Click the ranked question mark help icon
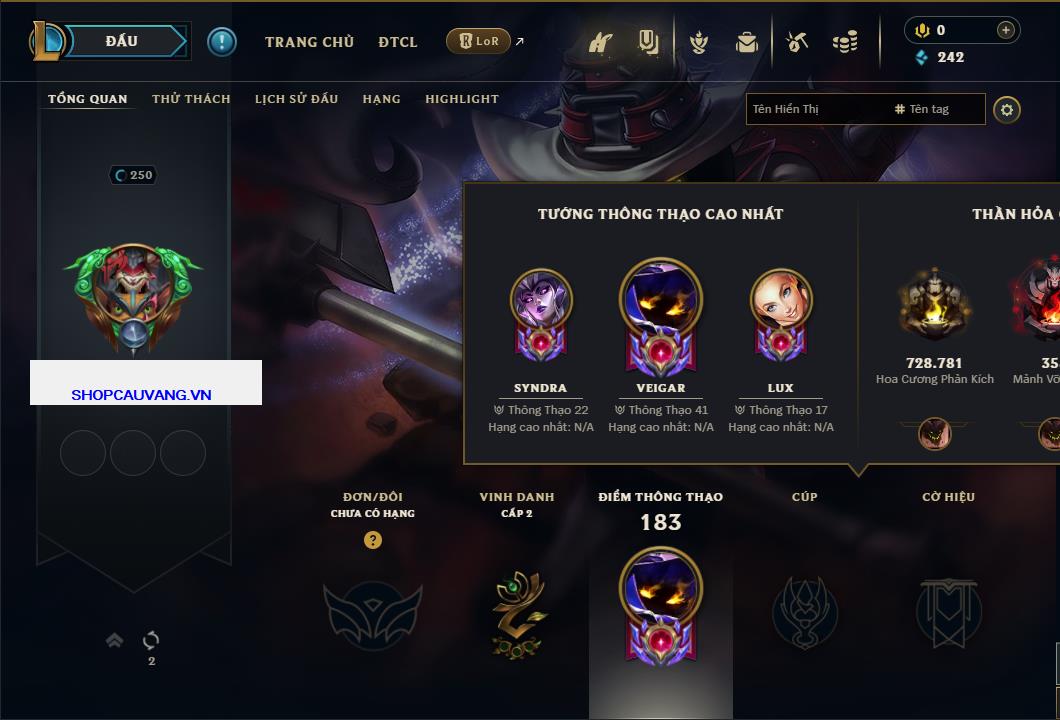The image size is (1060, 720). (373, 540)
